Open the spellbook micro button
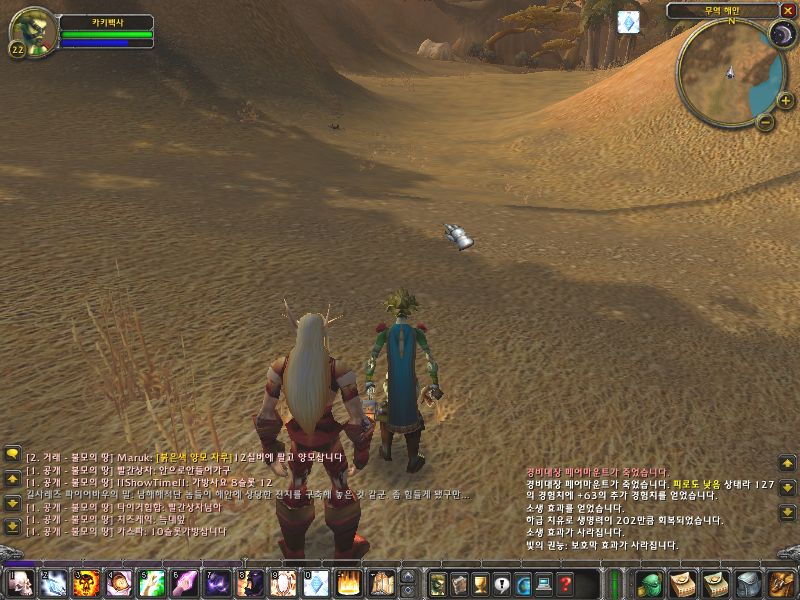Image resolution: width=800 pixels, height=600 pixels. (459, 582)
